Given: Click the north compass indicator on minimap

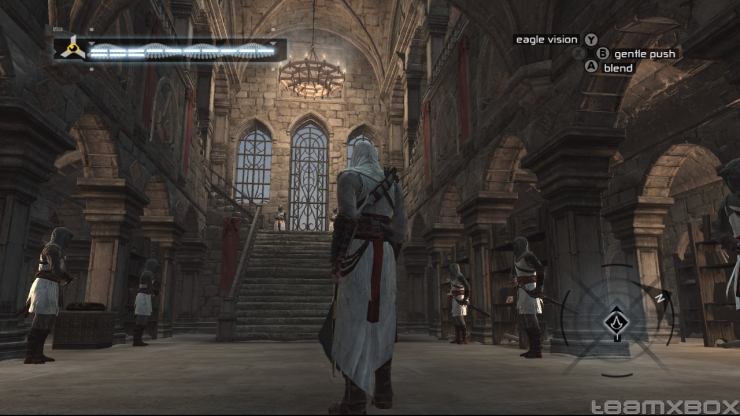Looking at the screenshot, I should pyautogui.click(x=659, y=297).
